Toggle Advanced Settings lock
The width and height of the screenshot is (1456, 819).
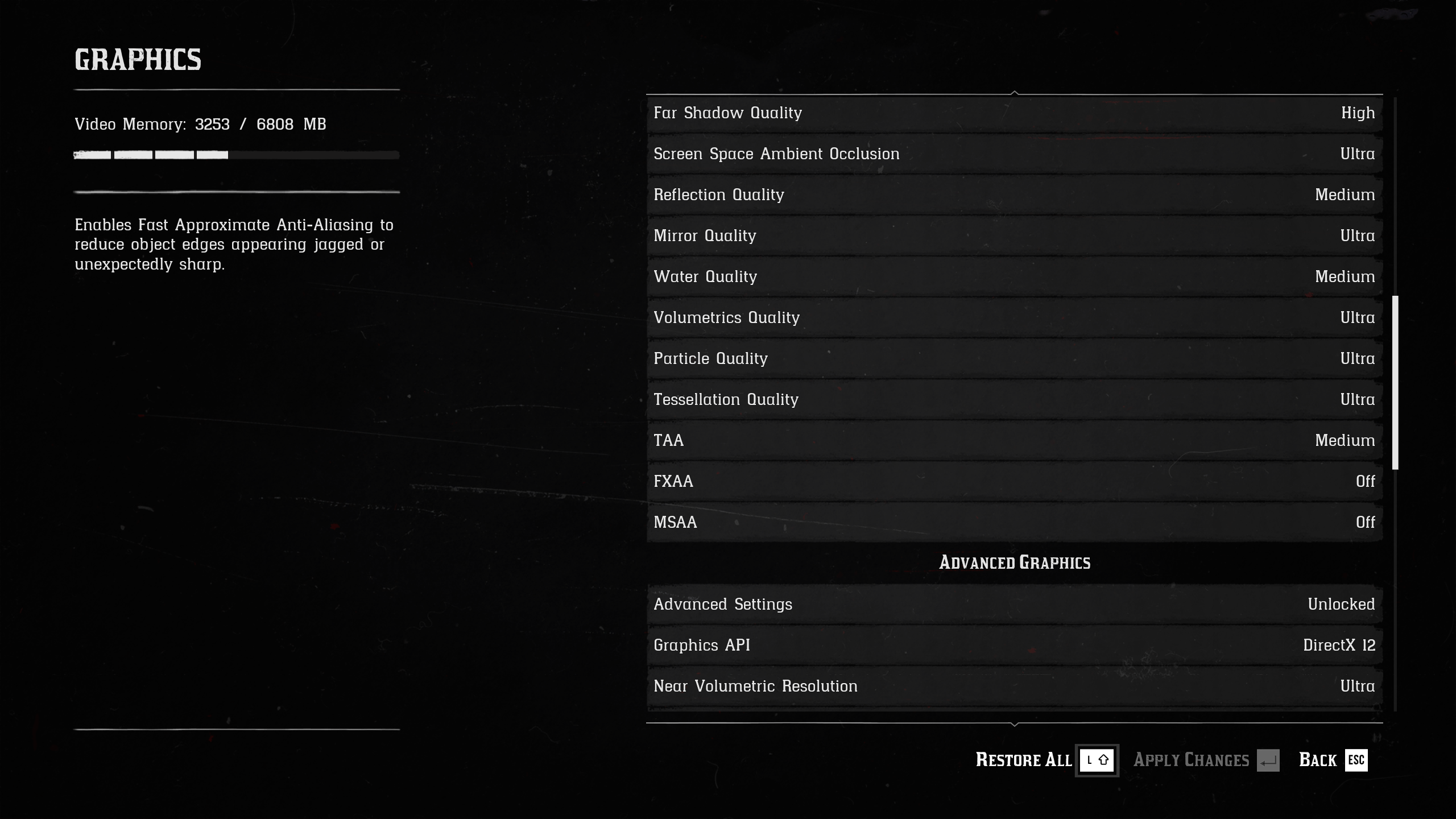click(1014, 605)
